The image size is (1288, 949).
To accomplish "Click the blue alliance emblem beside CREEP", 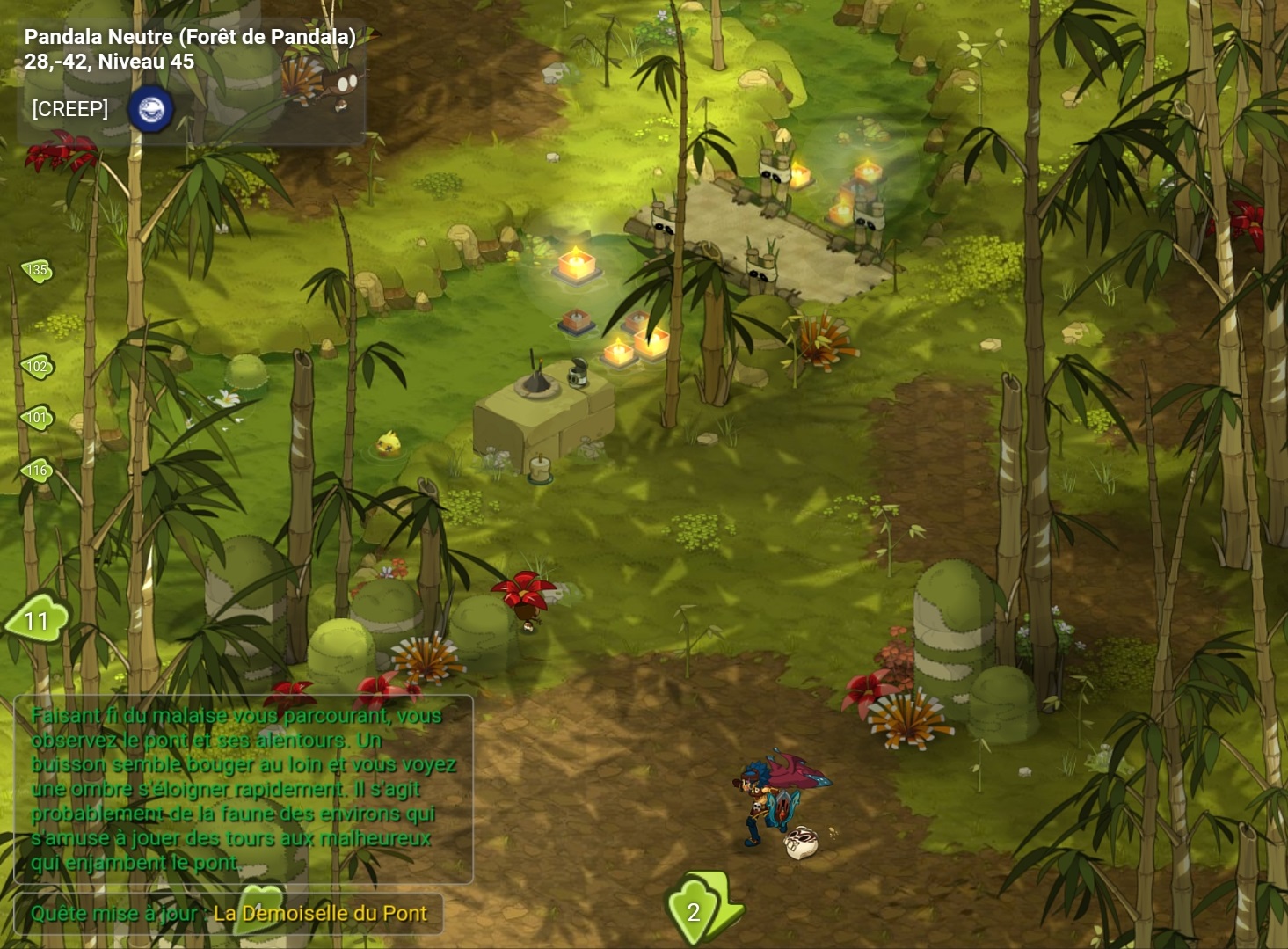I will pos(151,110).
